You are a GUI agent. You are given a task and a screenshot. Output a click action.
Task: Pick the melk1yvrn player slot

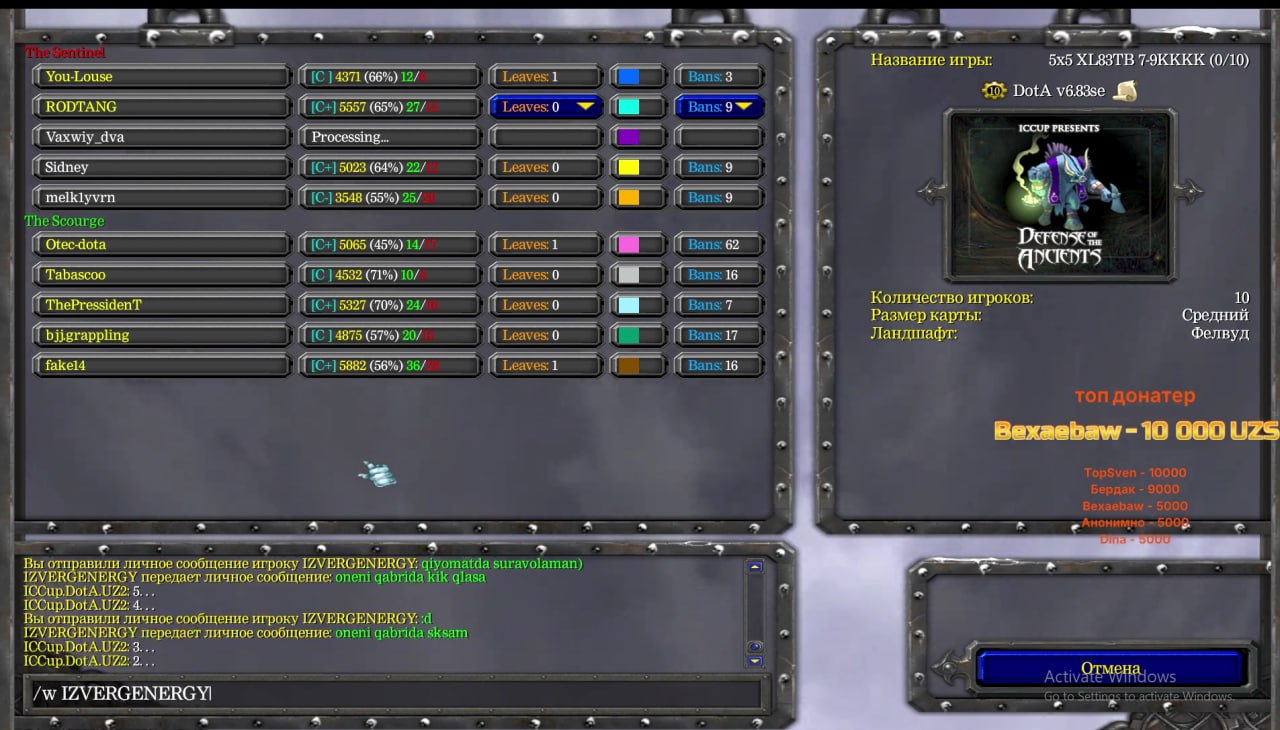pyautogui.click(x=162, y=197)
